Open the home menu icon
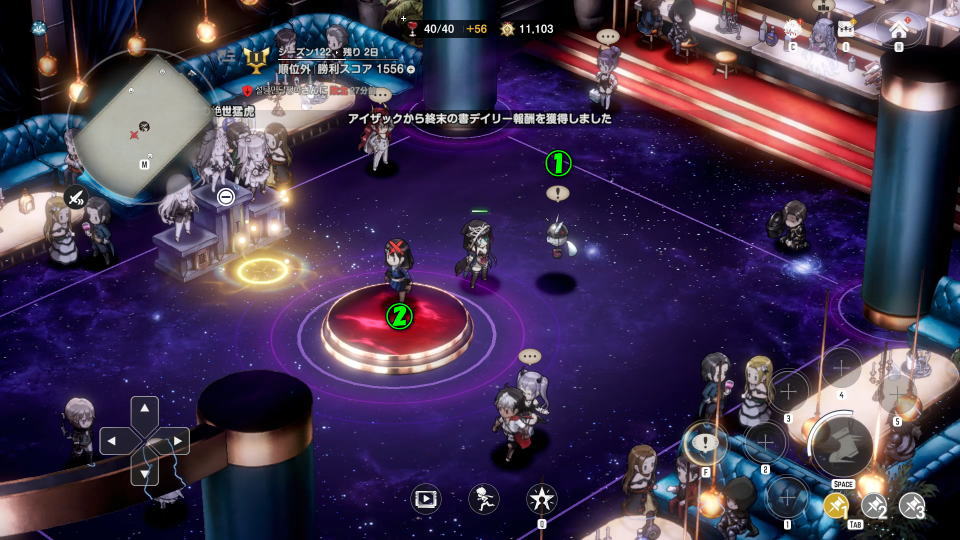 [x=897, y=28]
